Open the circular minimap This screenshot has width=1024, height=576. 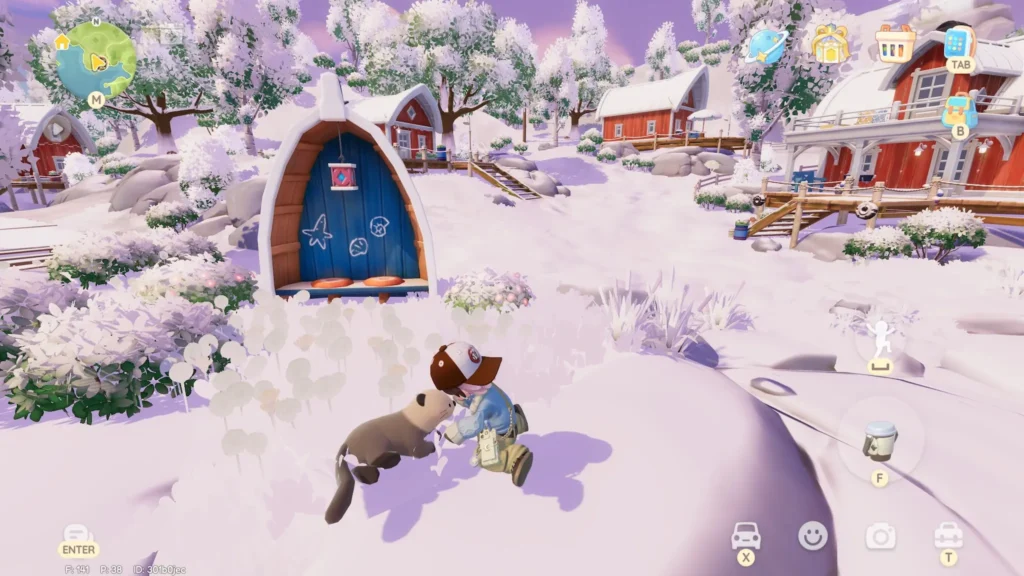tap(96, 58)
